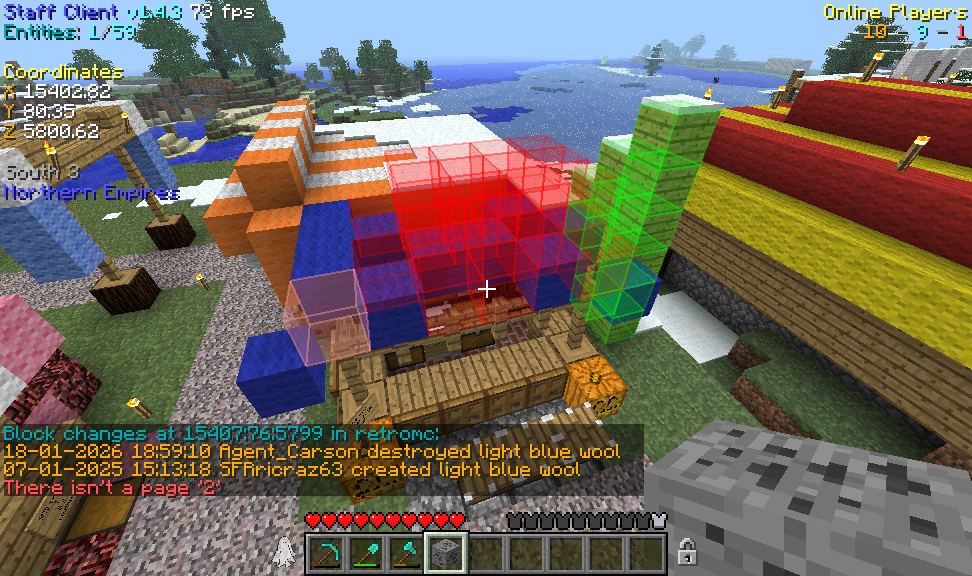Click the padlock icon beside the hotbar
The height and width of the screenshot is (576, 972).
[x=687, y=550]
